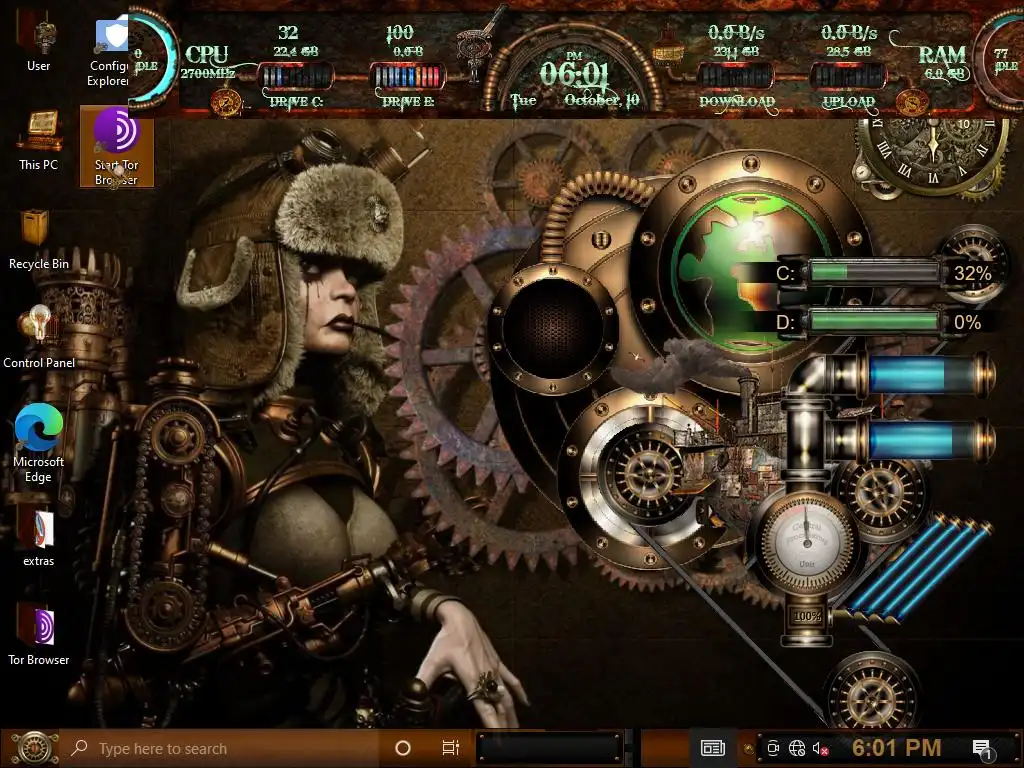
Task: Activate the Cortana circle button
Action: (x=403, y=748)
